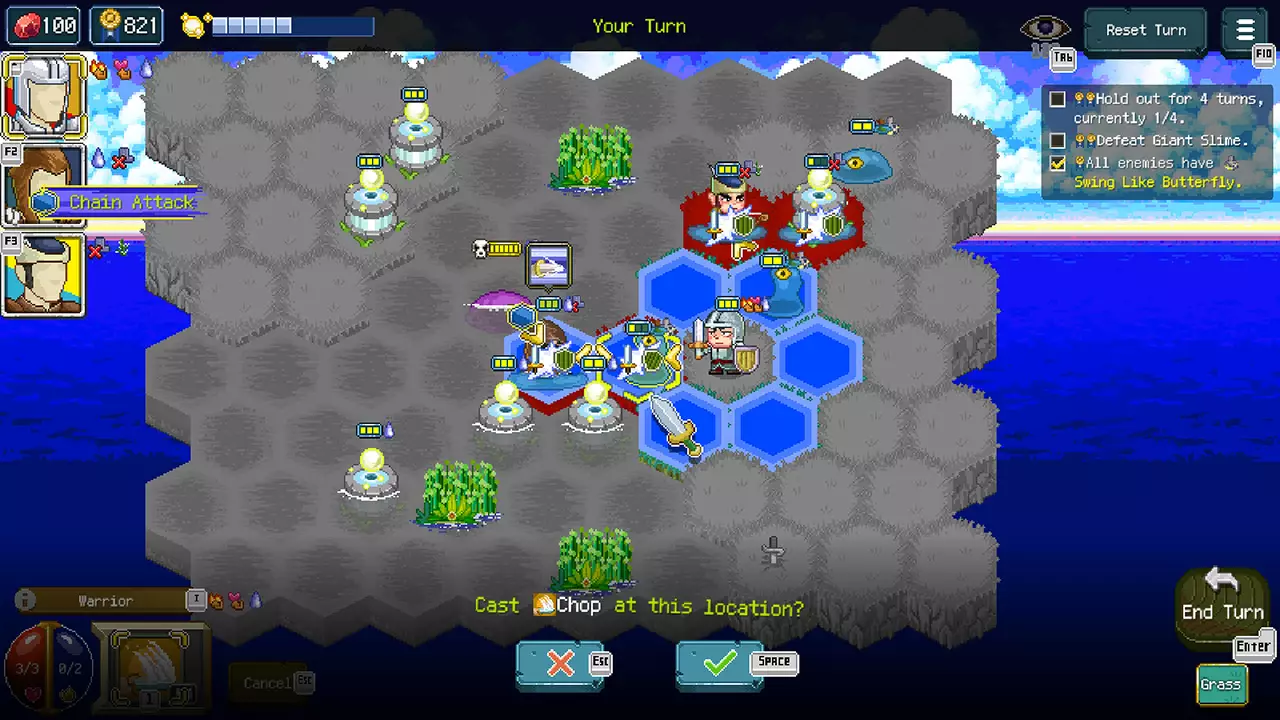Confirm casting Chop with the green checkmark
Screen dimensions: 1280x720
719,664
